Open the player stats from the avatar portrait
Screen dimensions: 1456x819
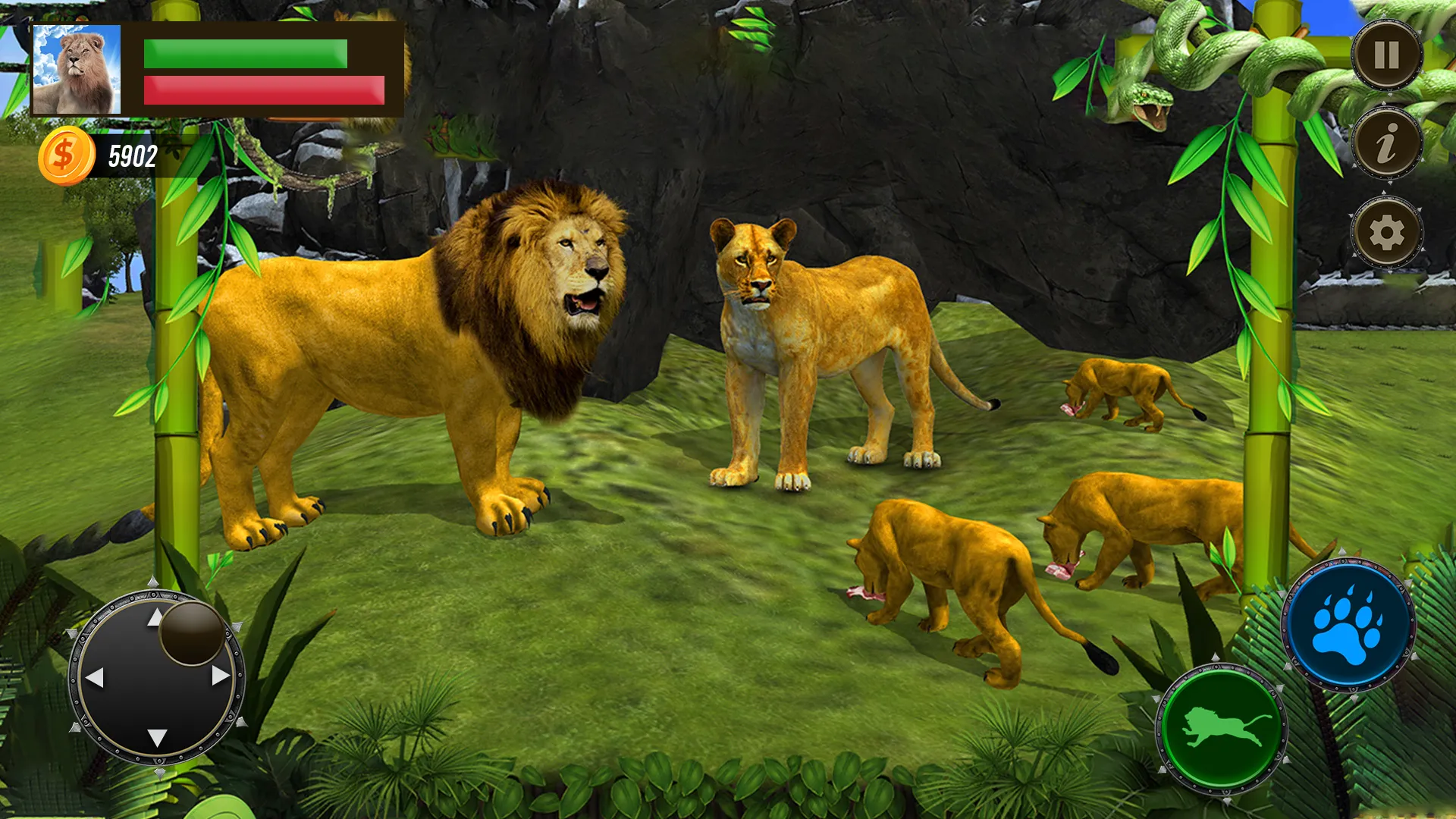click(77, 68)
